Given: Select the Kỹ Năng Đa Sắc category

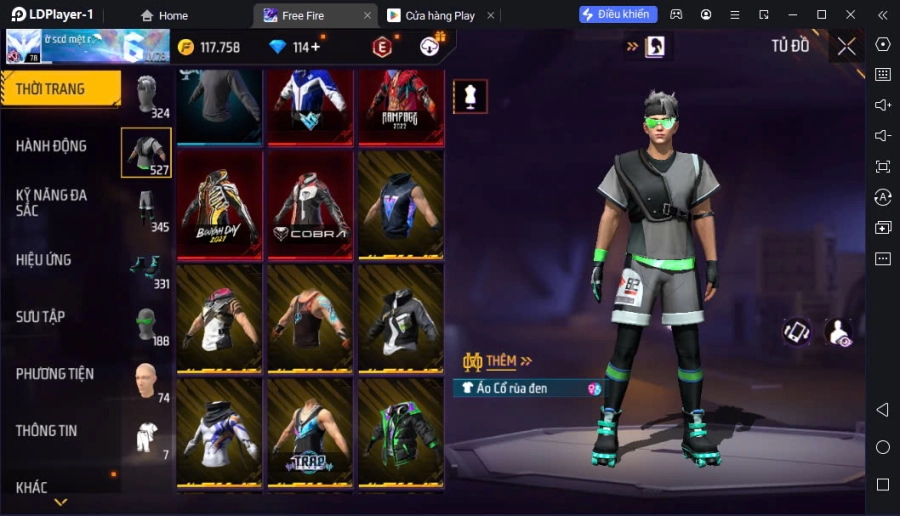Looking at the screenshot, I should point(52,202).
